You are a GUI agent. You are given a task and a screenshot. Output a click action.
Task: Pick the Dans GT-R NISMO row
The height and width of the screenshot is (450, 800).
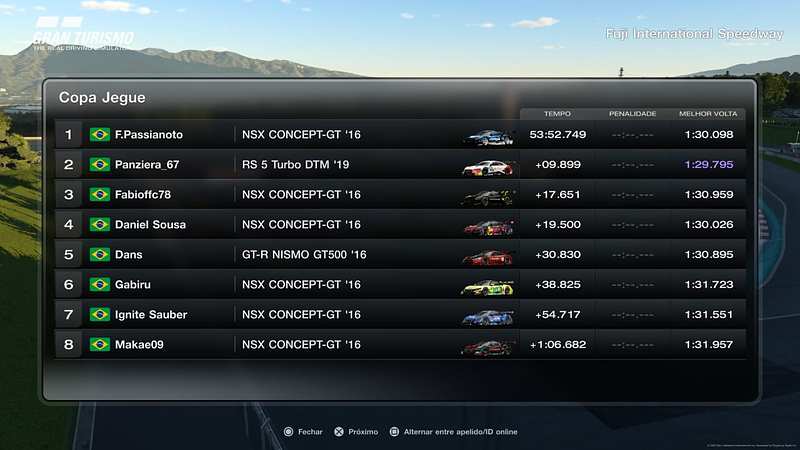400,254
